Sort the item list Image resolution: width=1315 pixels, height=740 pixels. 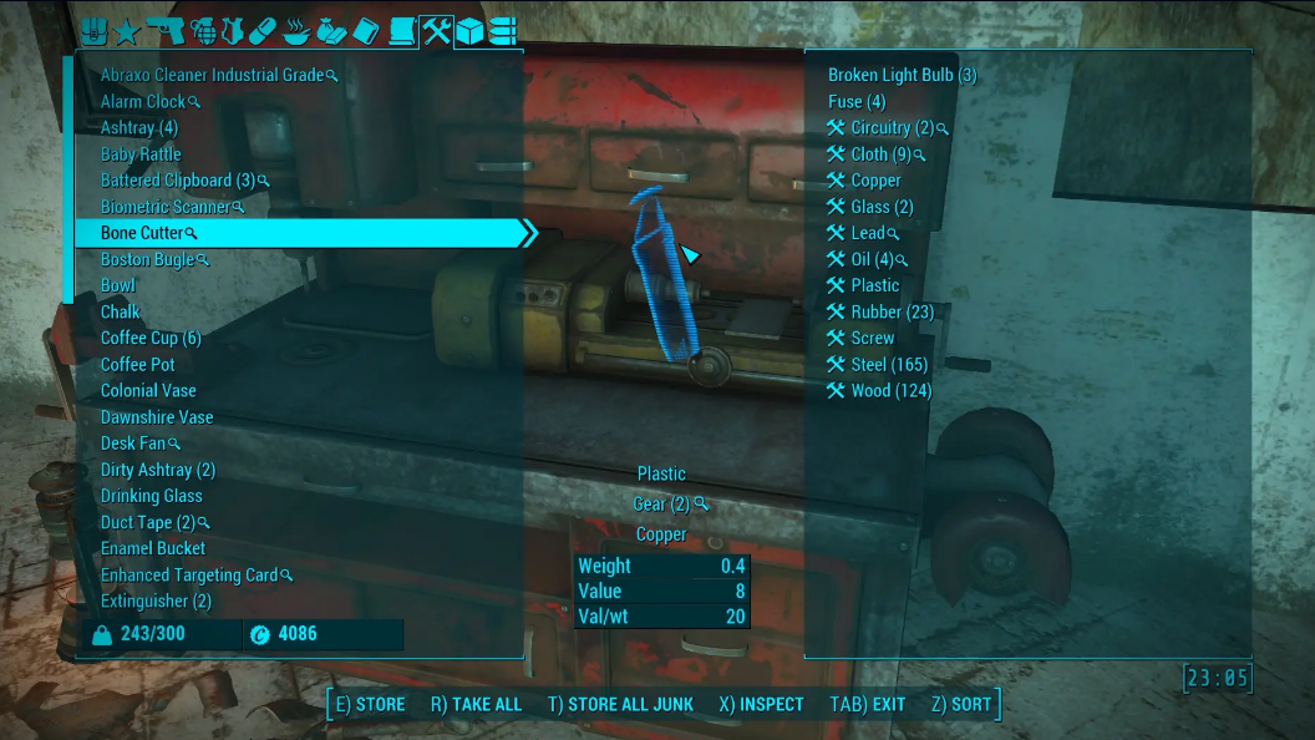click(x=960, y=705)
